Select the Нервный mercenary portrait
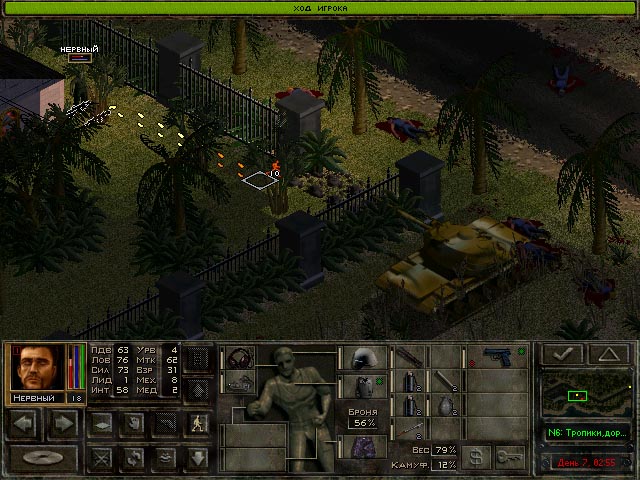Screen dimensions: 640x480 [38, 367]
